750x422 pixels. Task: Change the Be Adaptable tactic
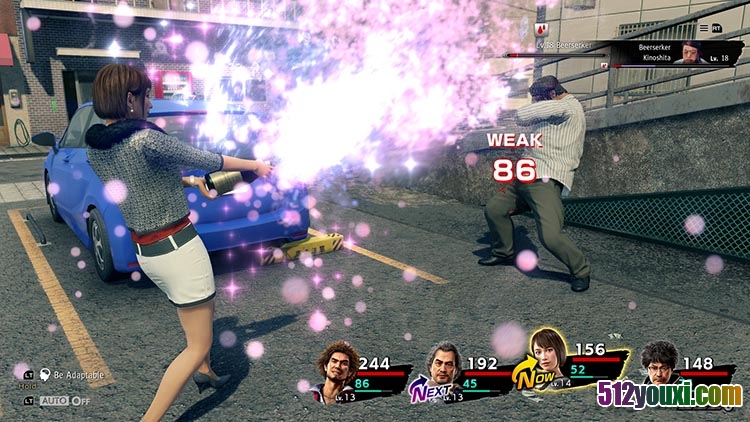70,374
